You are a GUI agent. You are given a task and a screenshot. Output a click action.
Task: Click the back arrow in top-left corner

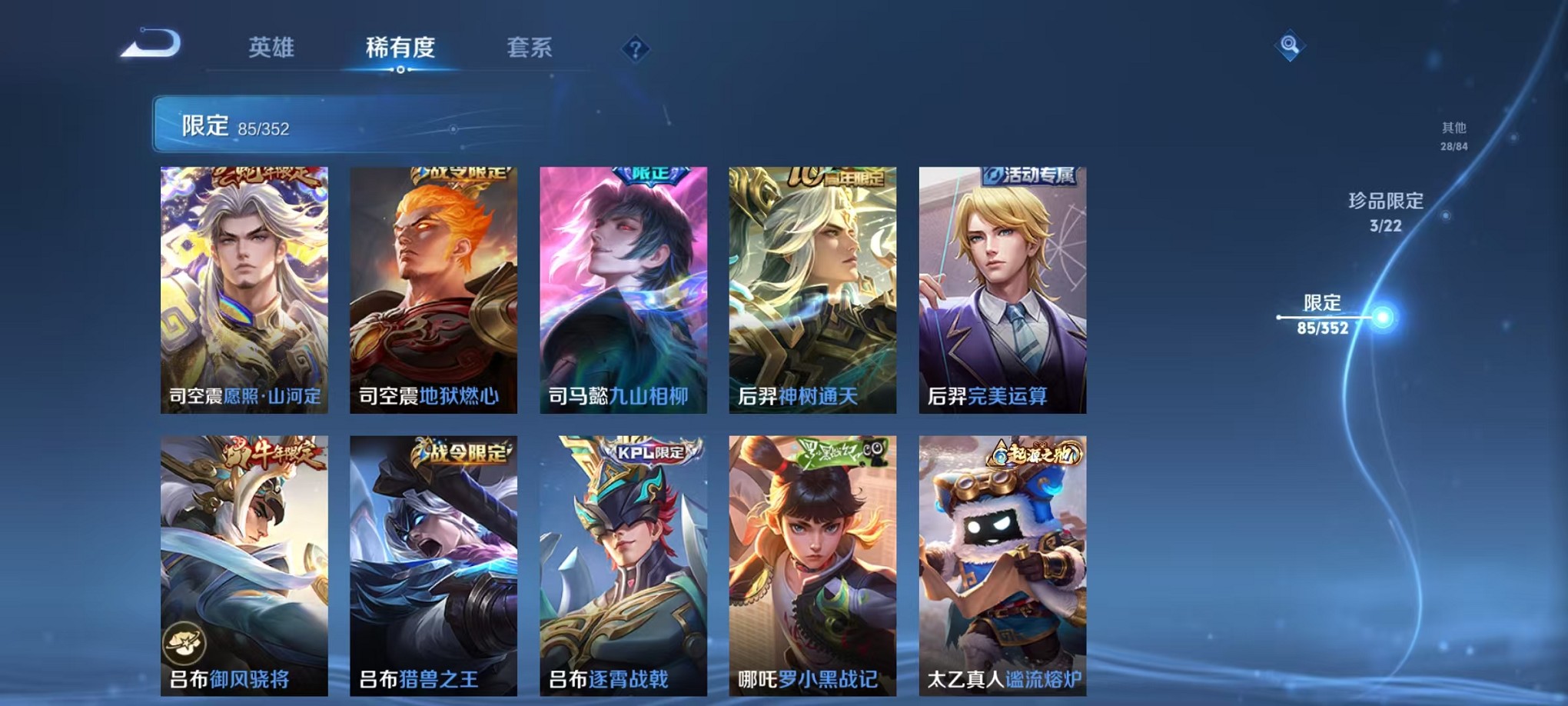point(148,44)
